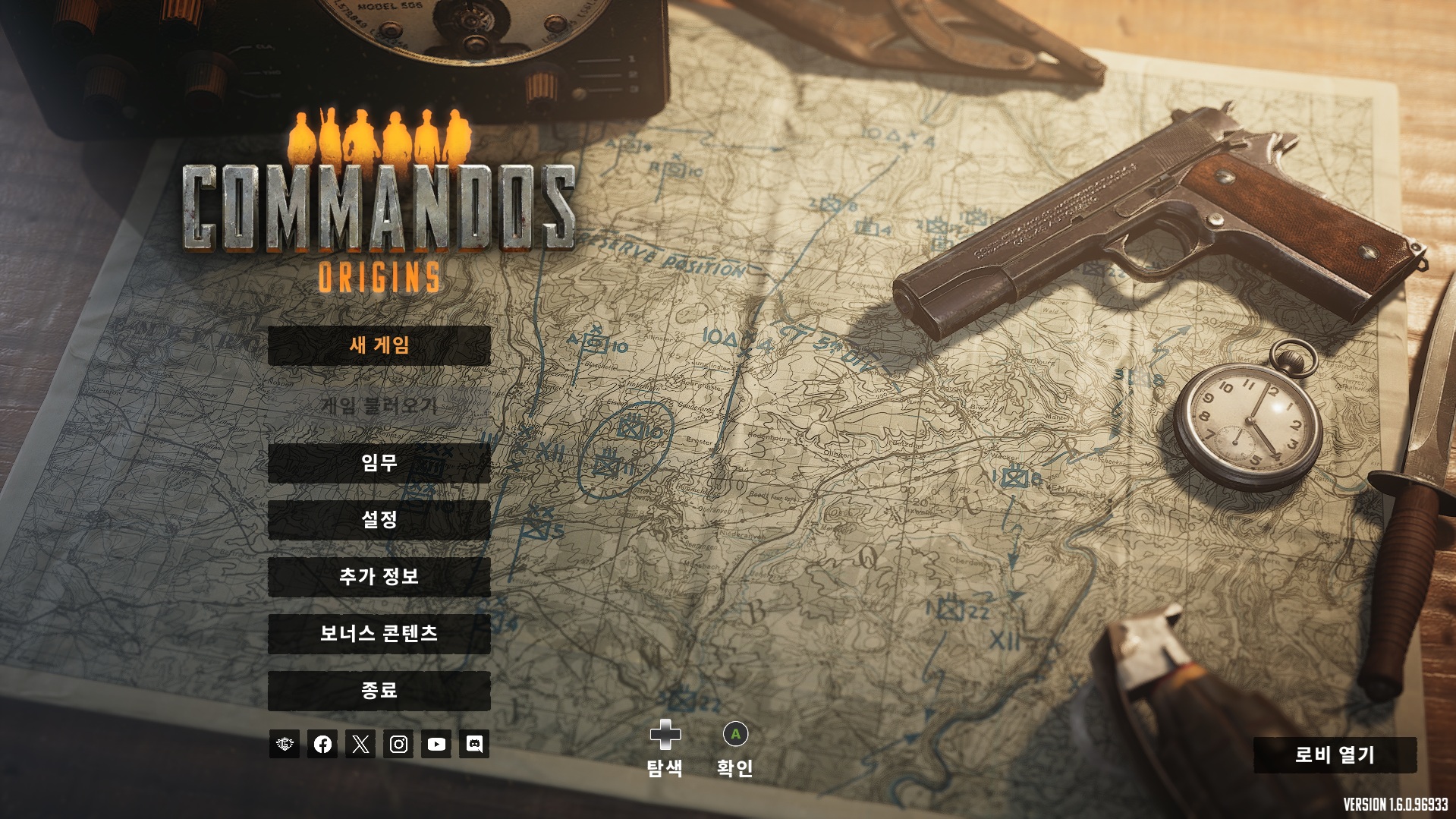This screenshot has height=819, width=1456.
Task: Choose 종료 to quit the game
Action: [379, 690]
